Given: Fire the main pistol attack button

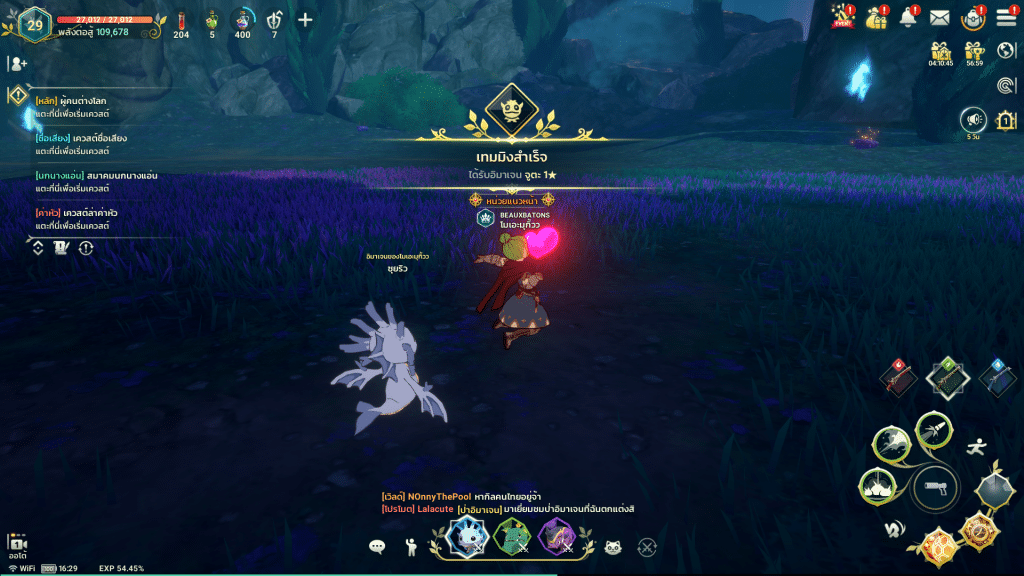Looking at the screenshot, I should click(x=936, y=488).
